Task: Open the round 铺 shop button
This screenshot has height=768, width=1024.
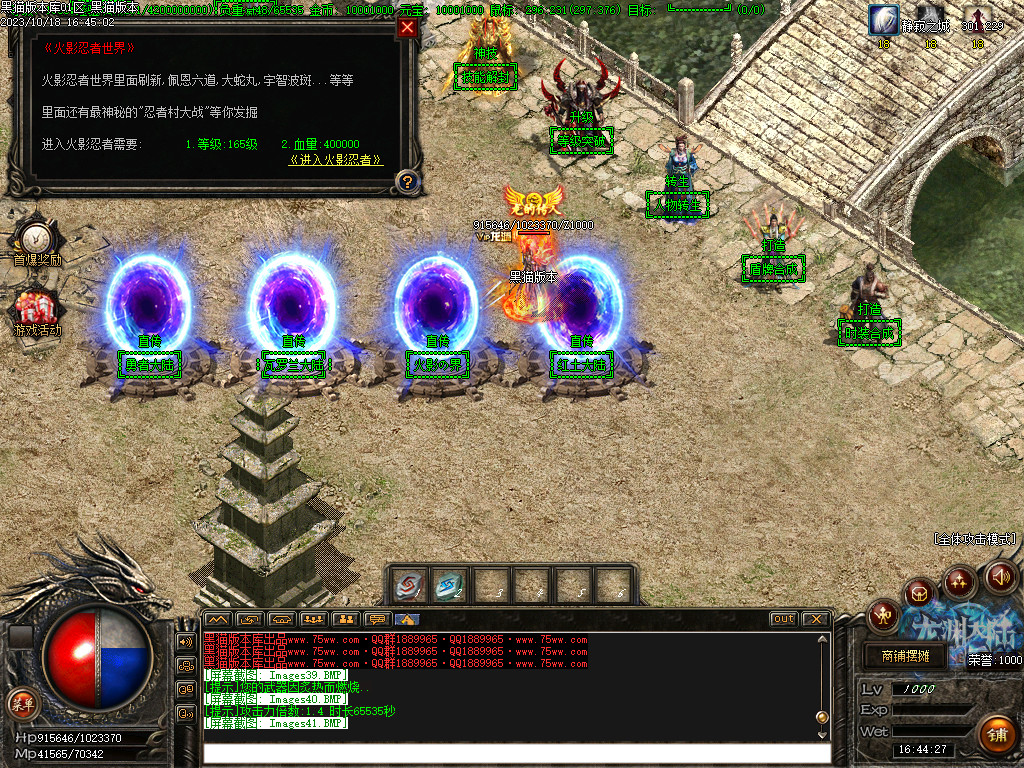Action: [996, 735]
